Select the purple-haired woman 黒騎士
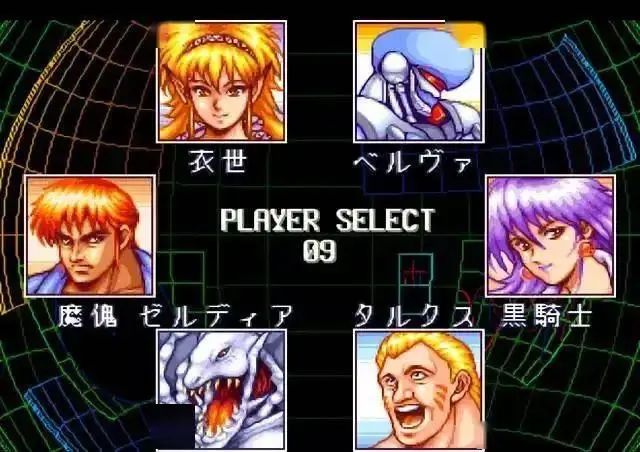The width and height of the screenshot is (640, 452). coord(550,236)
